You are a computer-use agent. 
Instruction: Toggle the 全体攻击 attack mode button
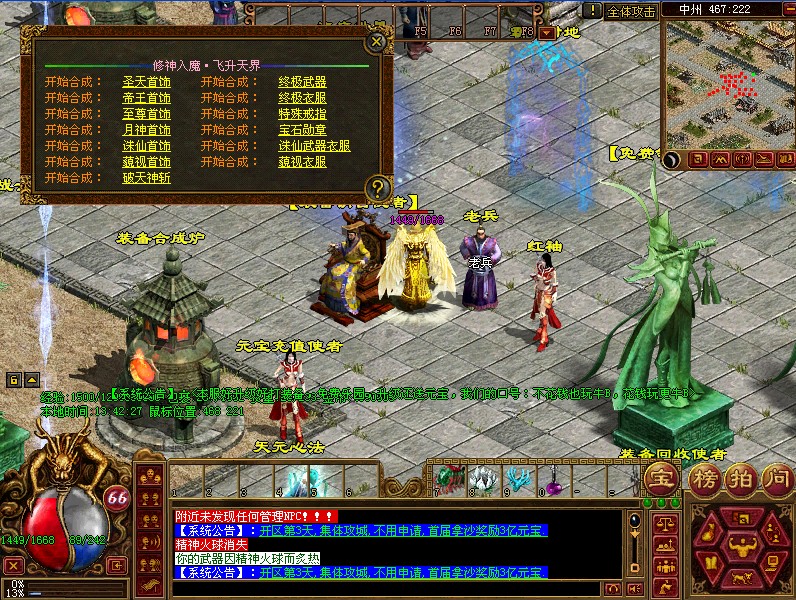(632, 11)
